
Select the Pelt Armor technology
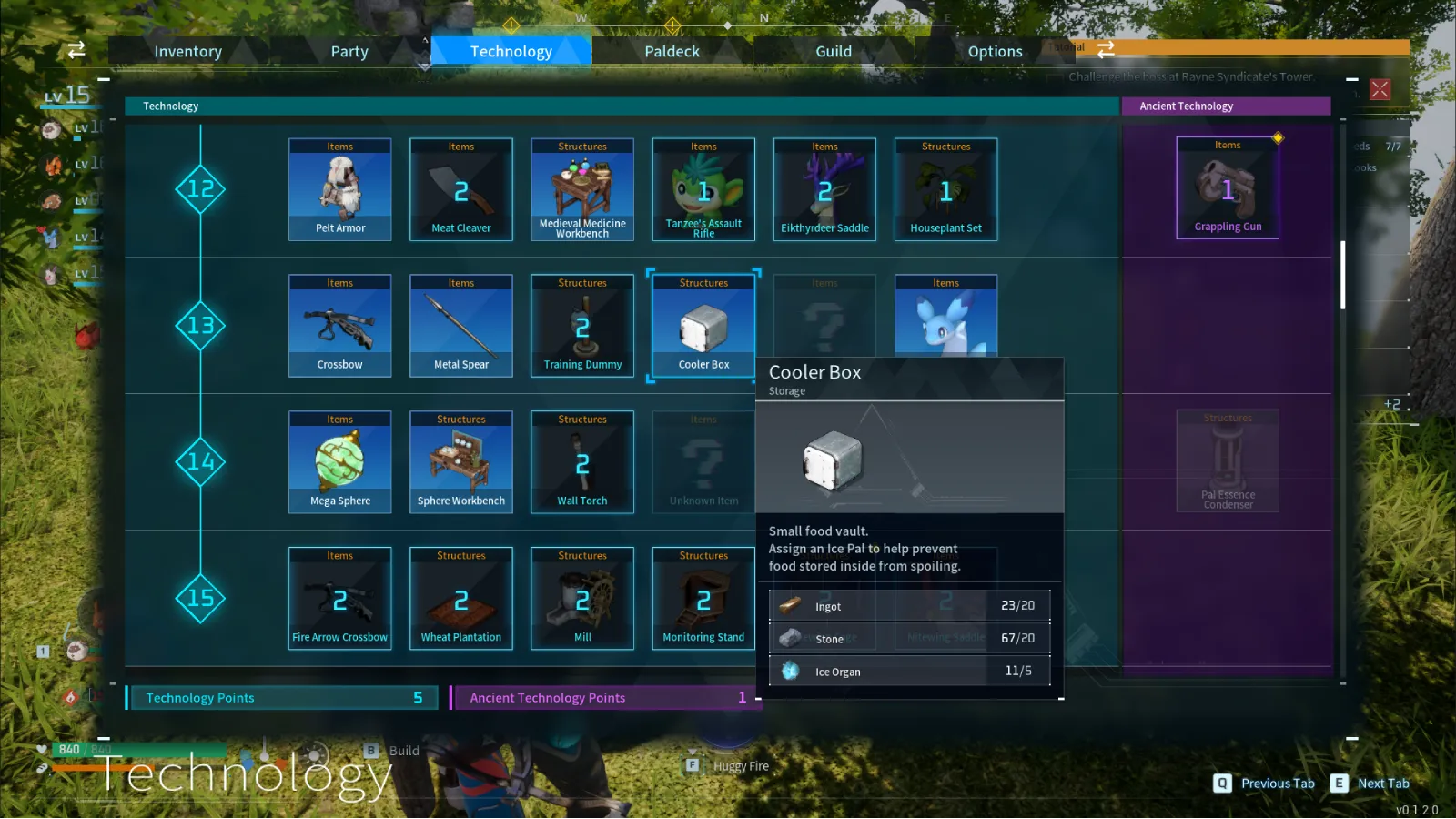[340, 189]
